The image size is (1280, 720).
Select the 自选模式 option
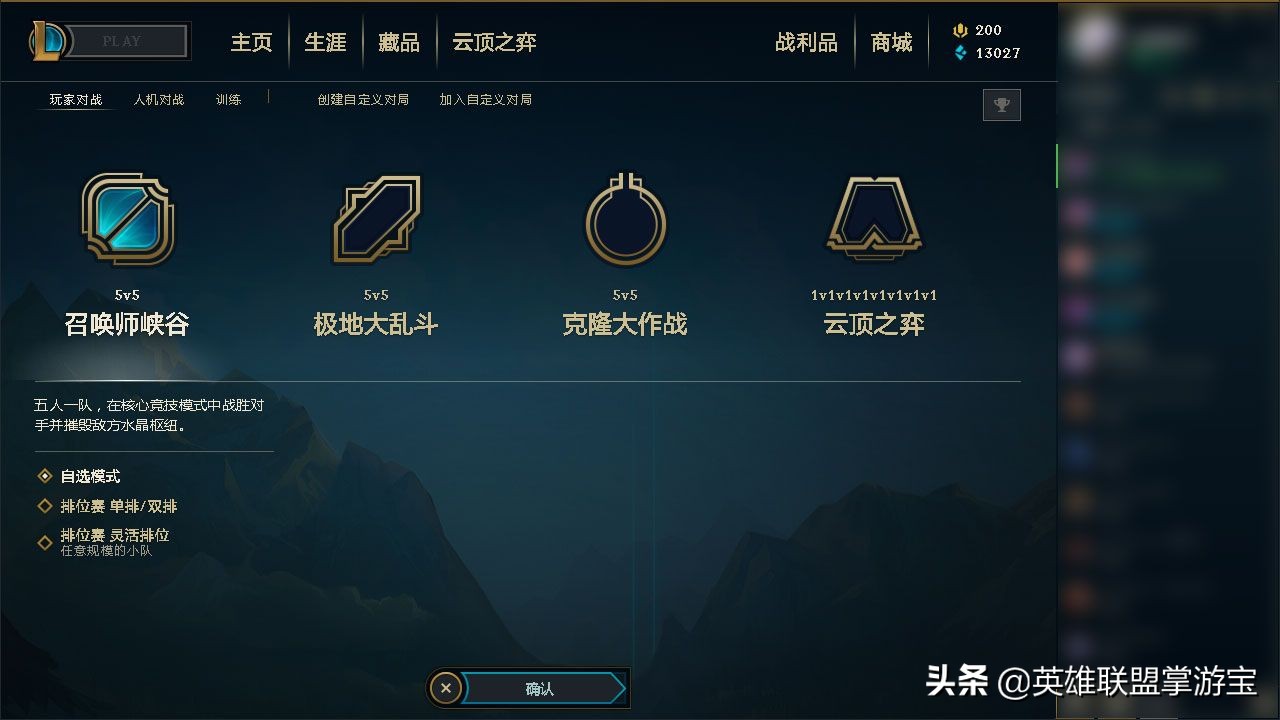click(x=88, y=476)
